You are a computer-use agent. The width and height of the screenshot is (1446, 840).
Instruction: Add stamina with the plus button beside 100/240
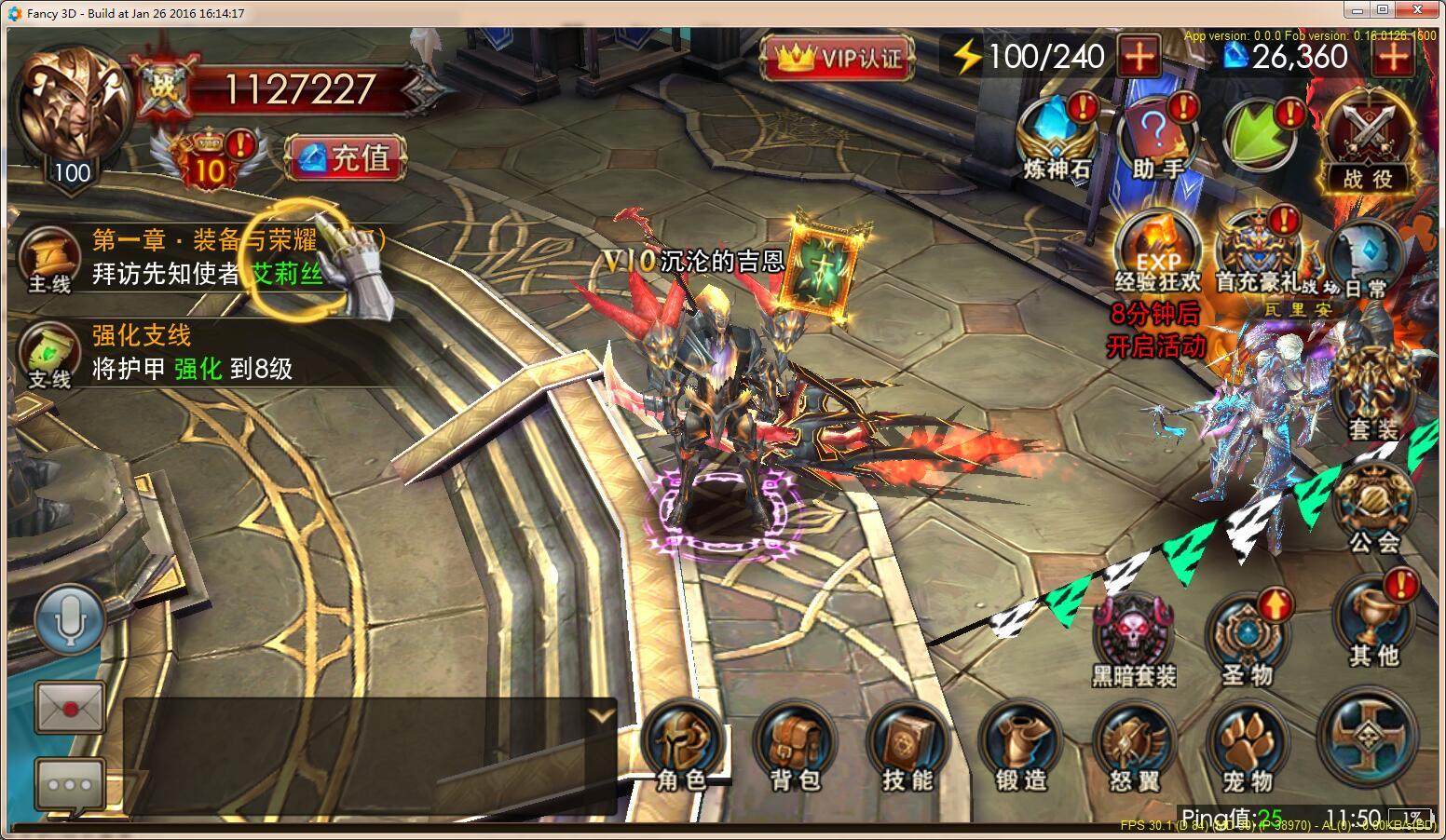coord(1139,58)
